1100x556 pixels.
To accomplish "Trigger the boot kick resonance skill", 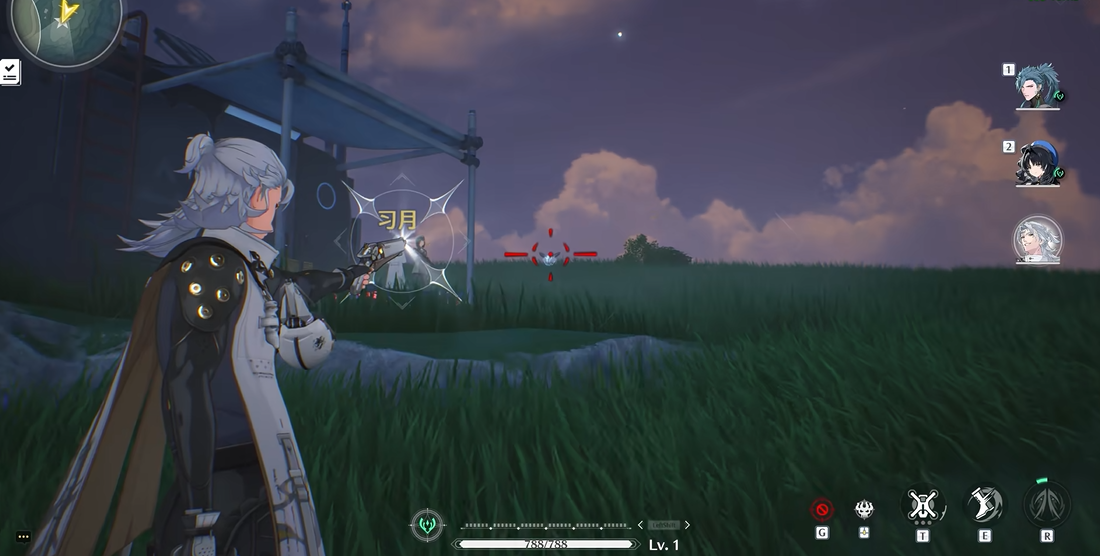I will pos(985,505).
